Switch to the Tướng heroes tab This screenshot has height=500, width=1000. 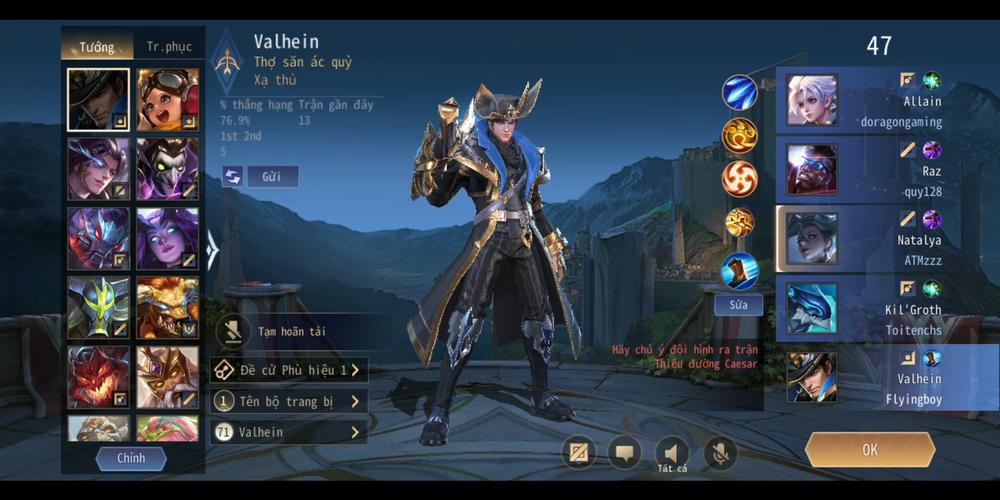[97, 46]
